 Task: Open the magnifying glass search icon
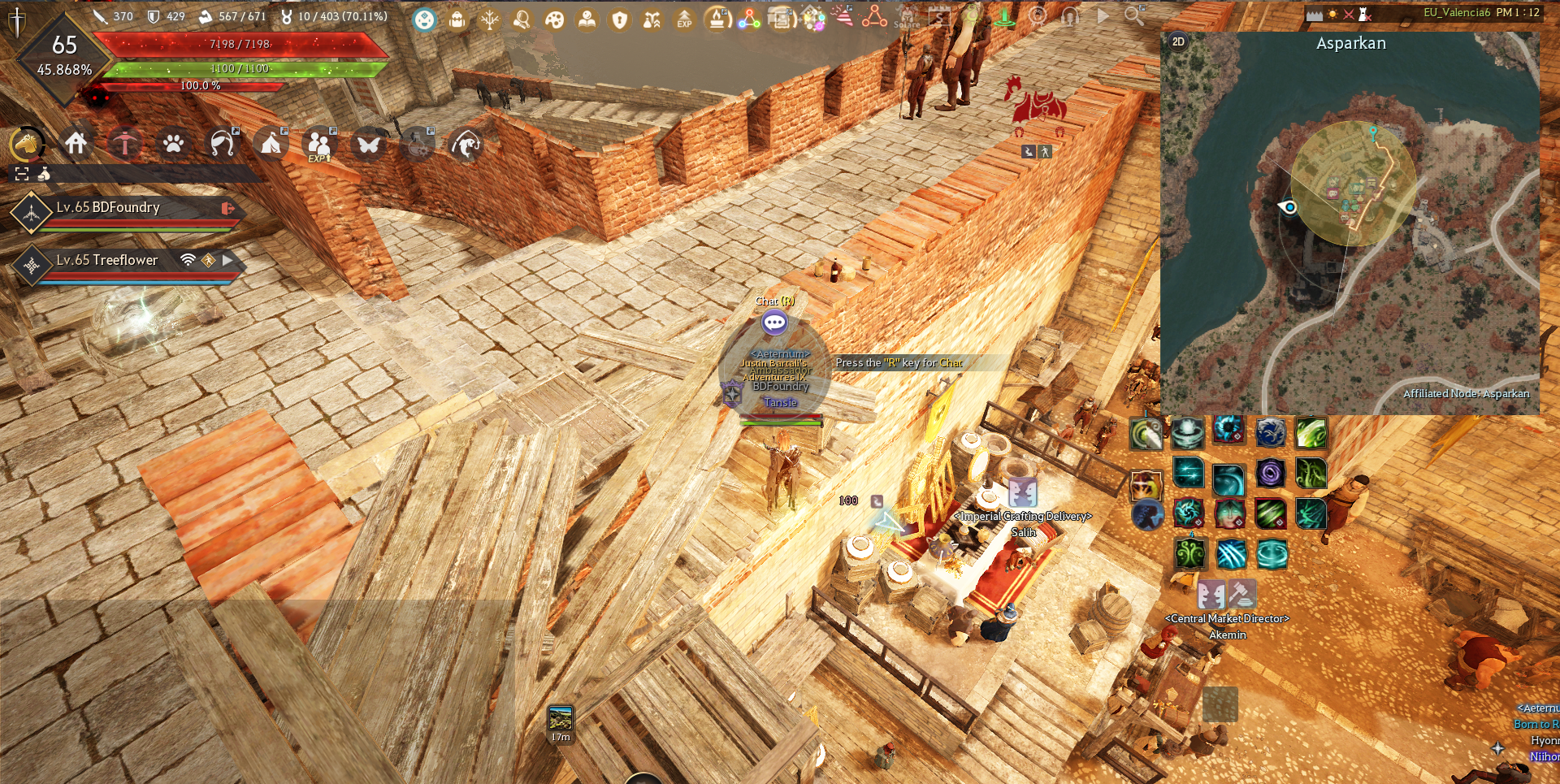(1134, 15)
